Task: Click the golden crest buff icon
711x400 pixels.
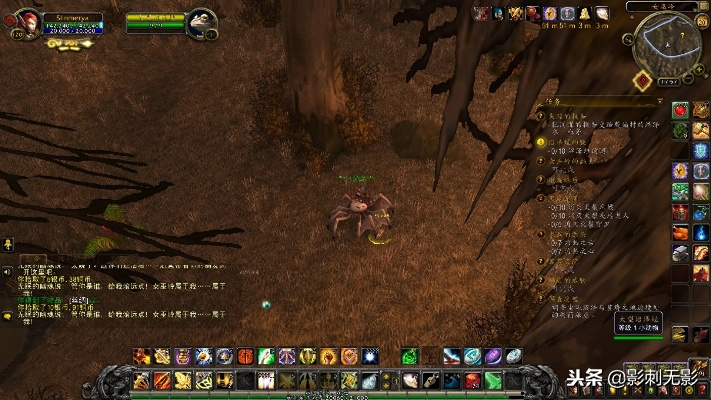Action: point(515,12)
